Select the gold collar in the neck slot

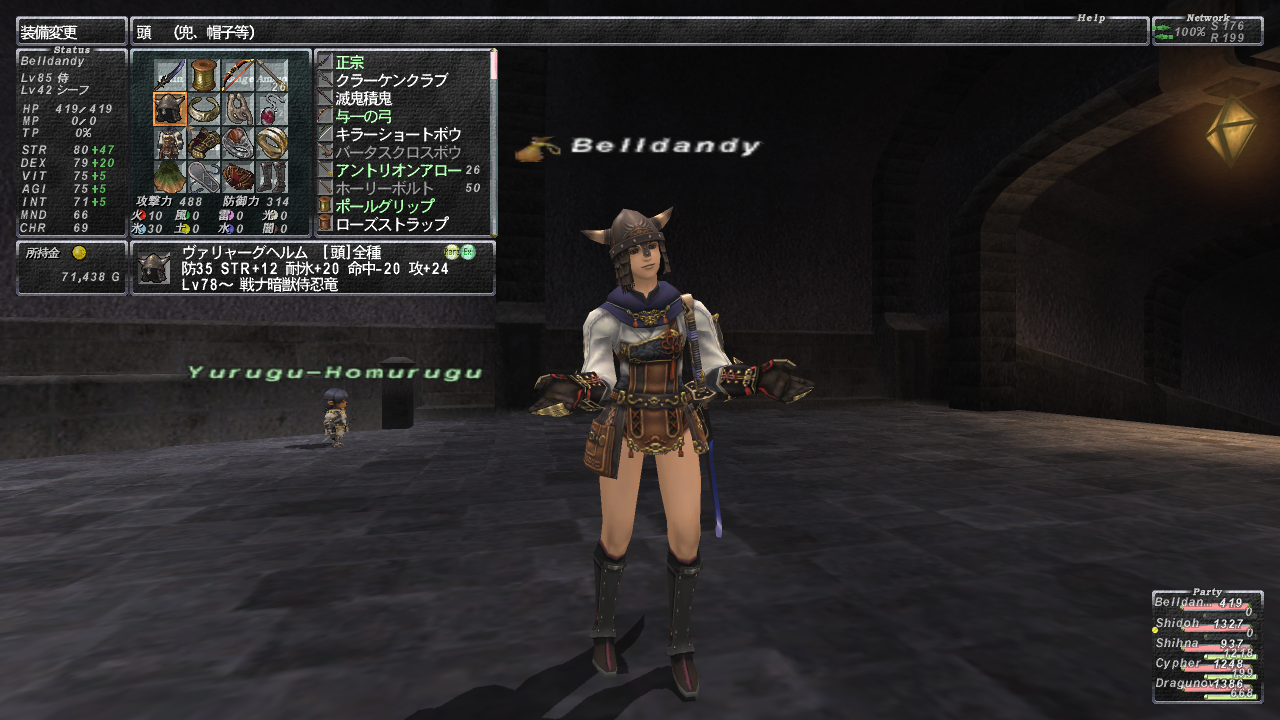pyautogui.click(x=204, y=108)
